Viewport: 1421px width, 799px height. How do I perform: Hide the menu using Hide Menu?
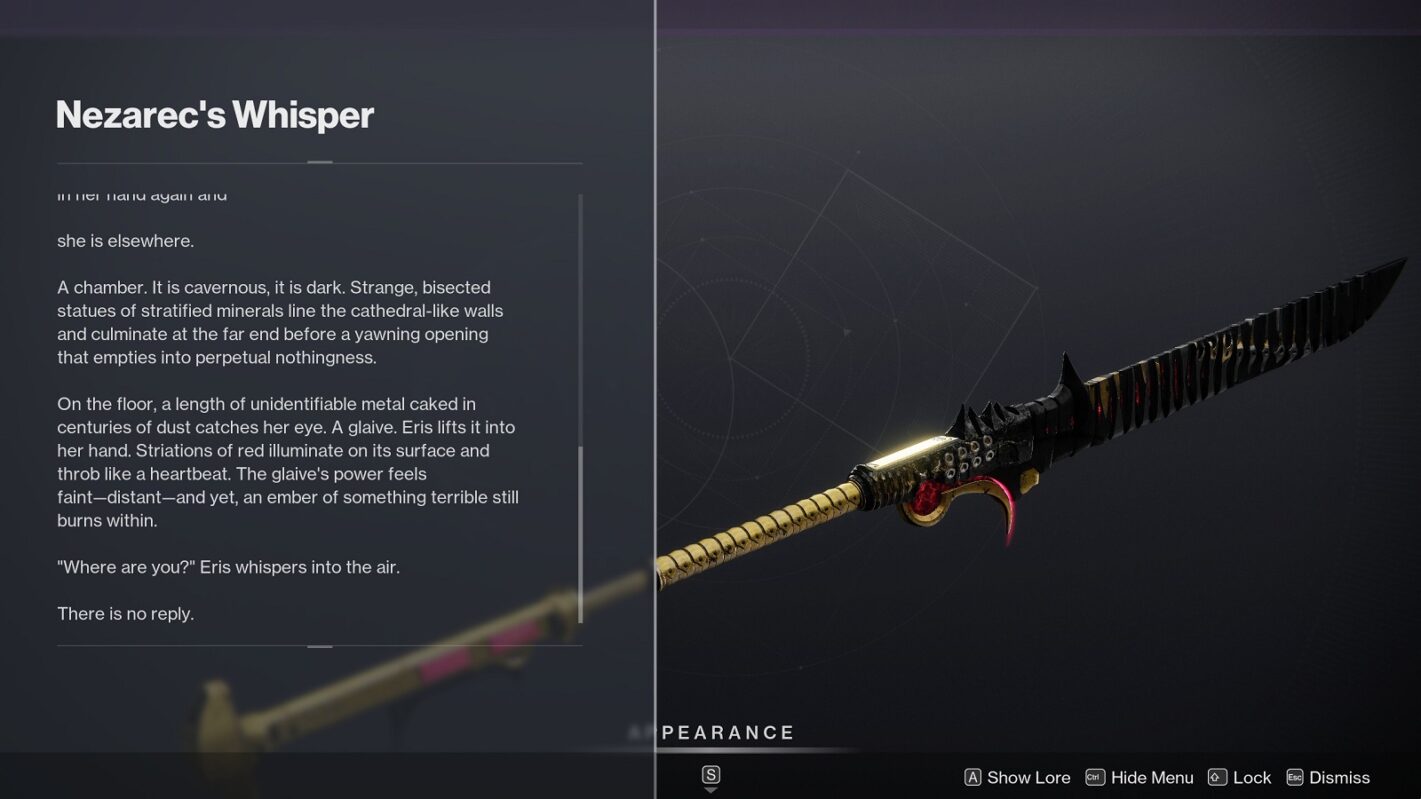pos(1140,777)
